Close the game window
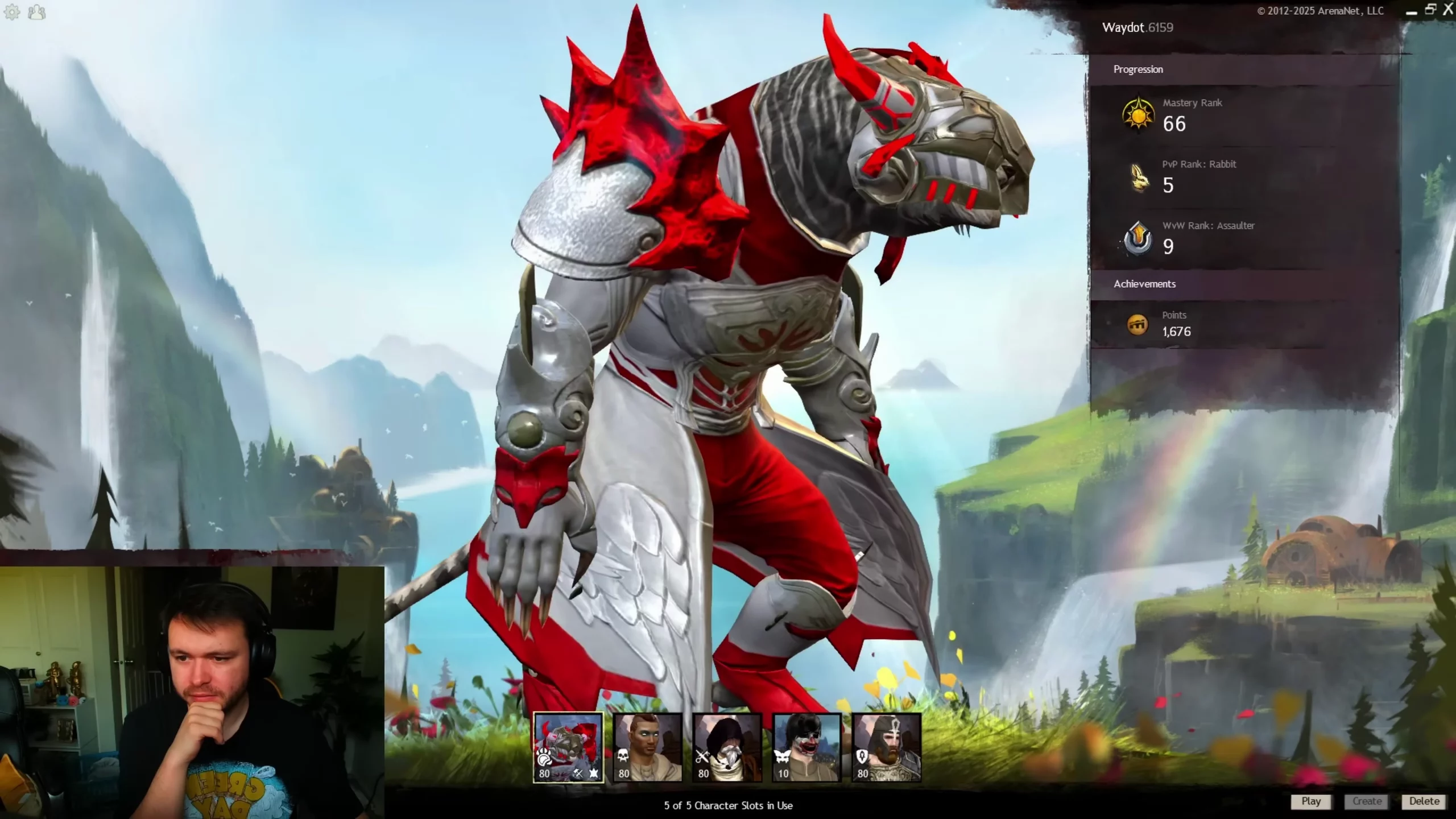This screenshot has width=1456, height=819. pyautogui.click(x=1448, y=10)
